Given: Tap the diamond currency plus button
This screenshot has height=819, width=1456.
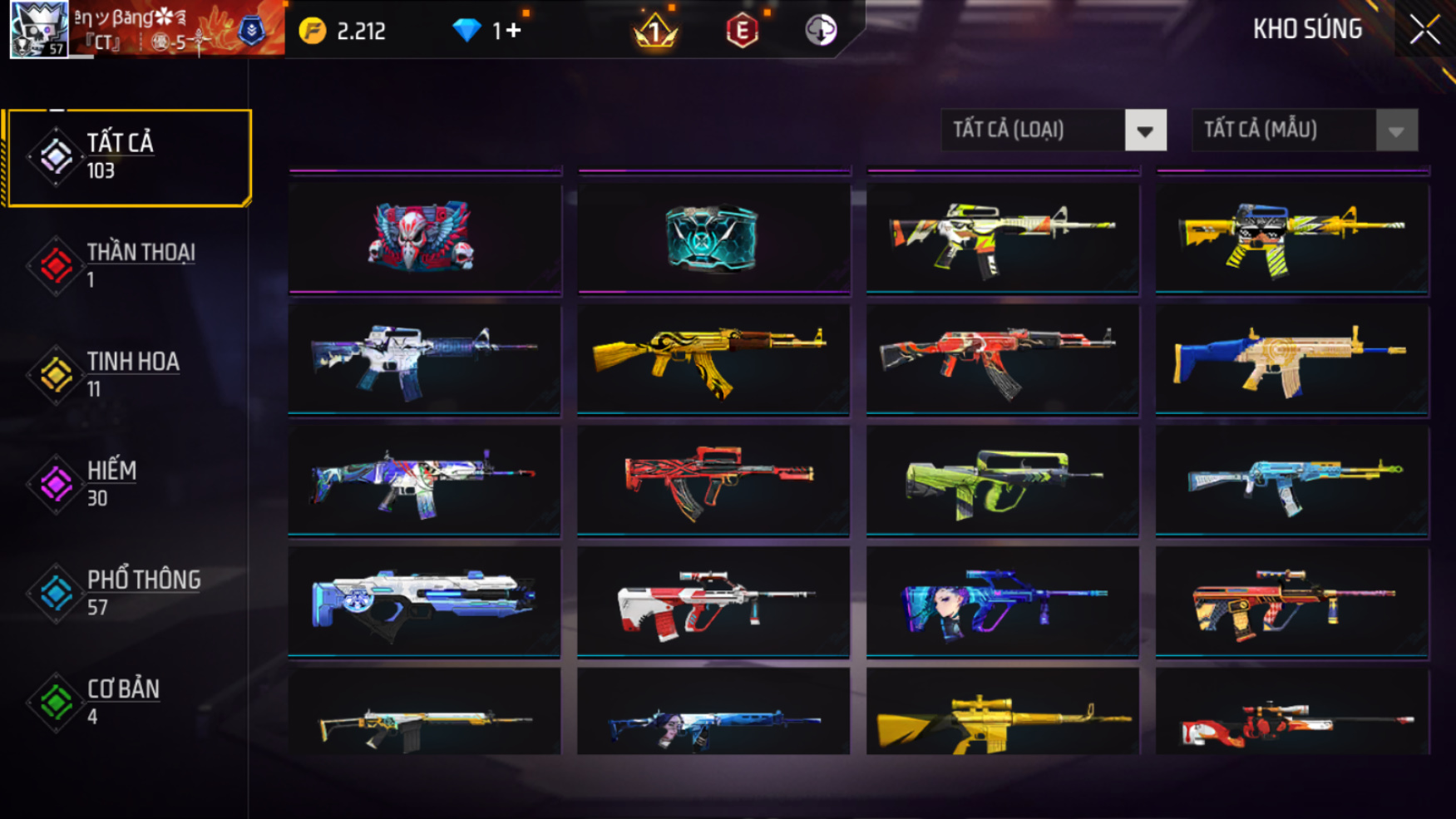Looking at the screenshot, I should [512, 31].
